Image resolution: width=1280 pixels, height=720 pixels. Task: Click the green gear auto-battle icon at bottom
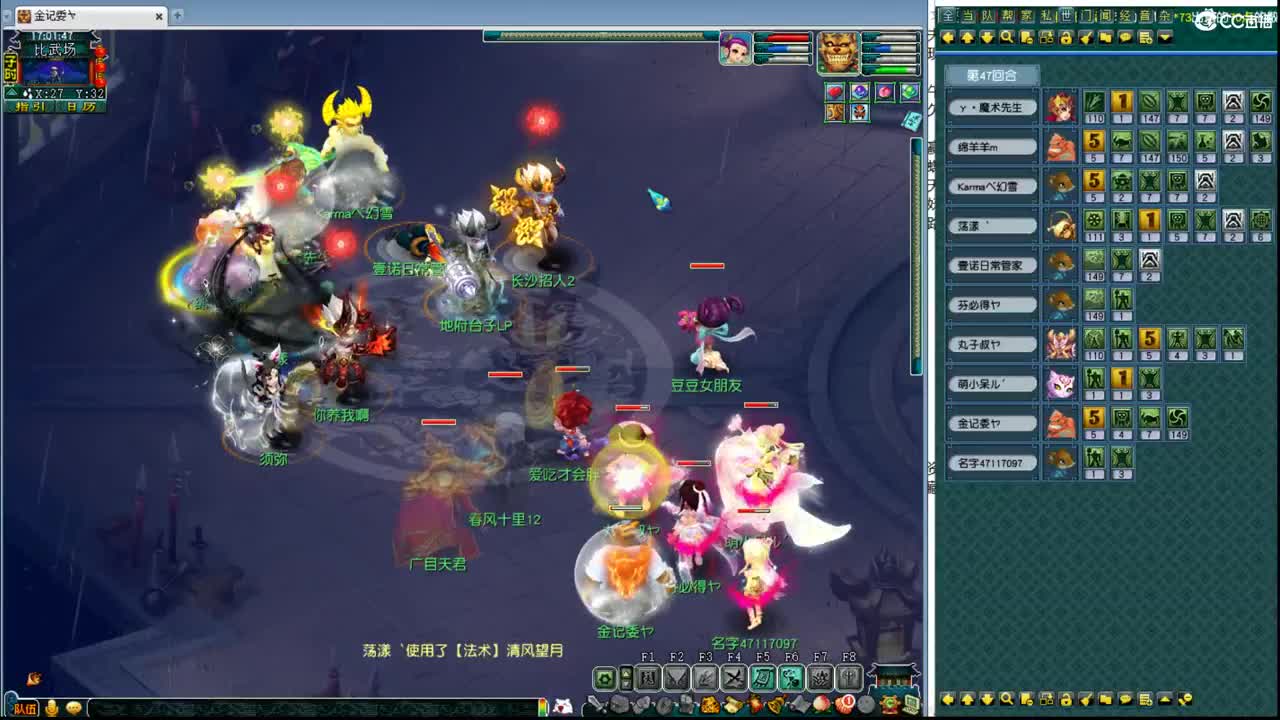click(x=604, y=678)
